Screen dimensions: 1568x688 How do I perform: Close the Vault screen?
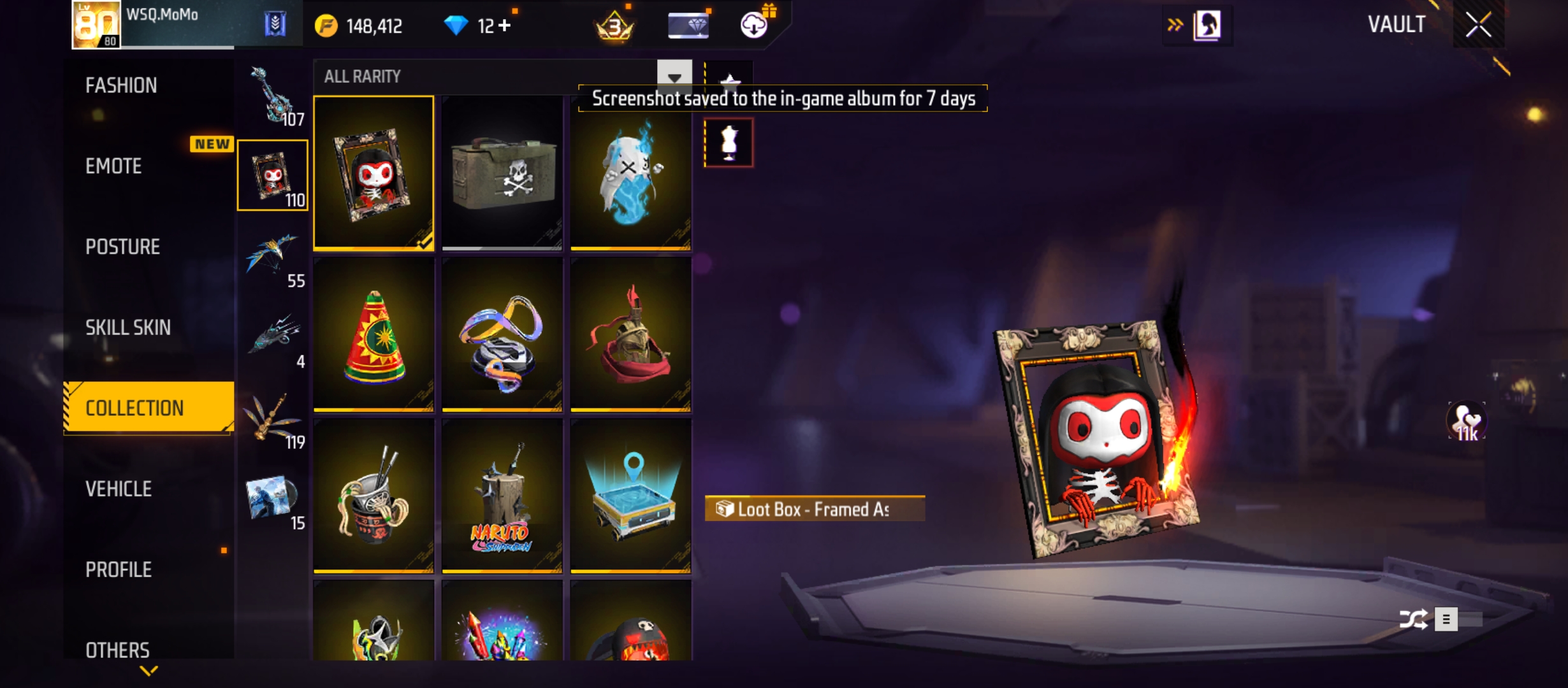point(1478,25)
